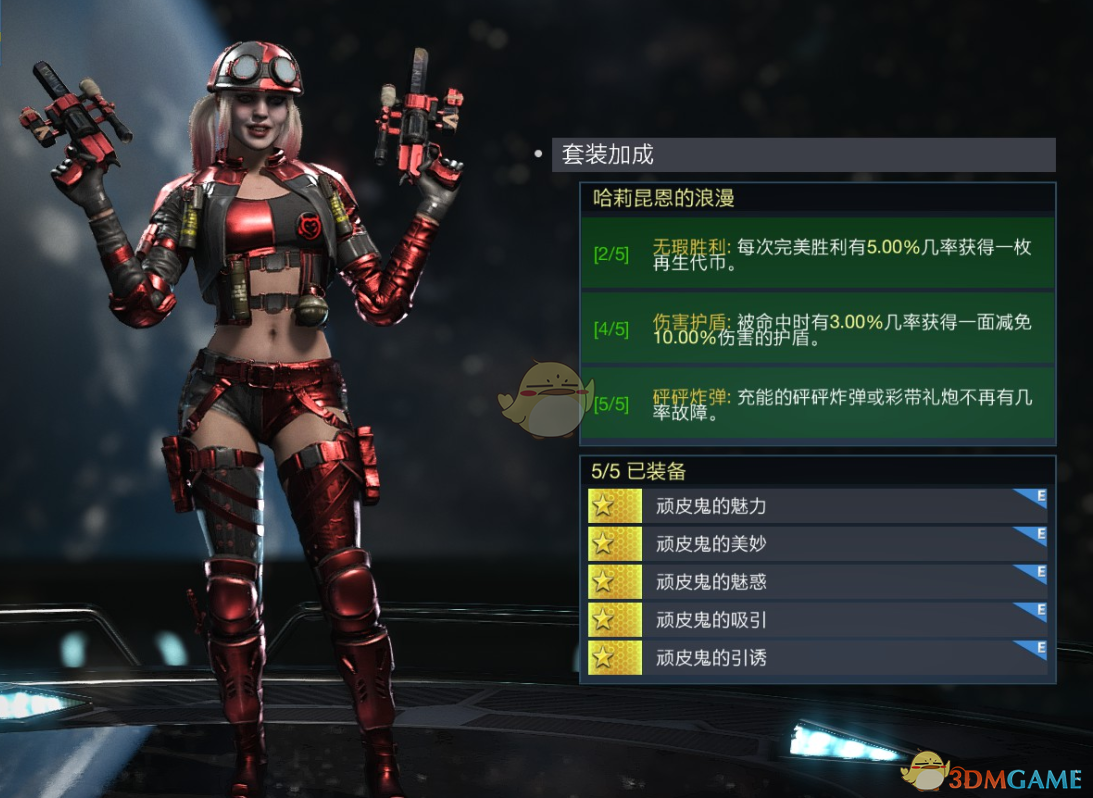
Task: Choose the 顽皮鬼的吸引 gear item
Action: [x=817, y=620]
